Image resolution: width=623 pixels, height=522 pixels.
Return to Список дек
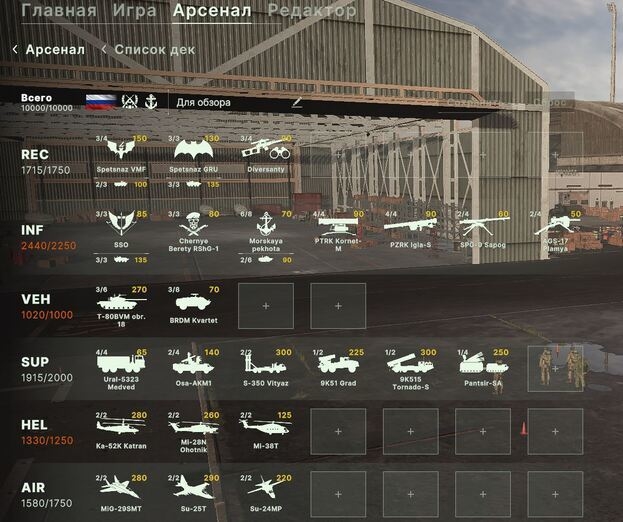click(x=154, y=49)
